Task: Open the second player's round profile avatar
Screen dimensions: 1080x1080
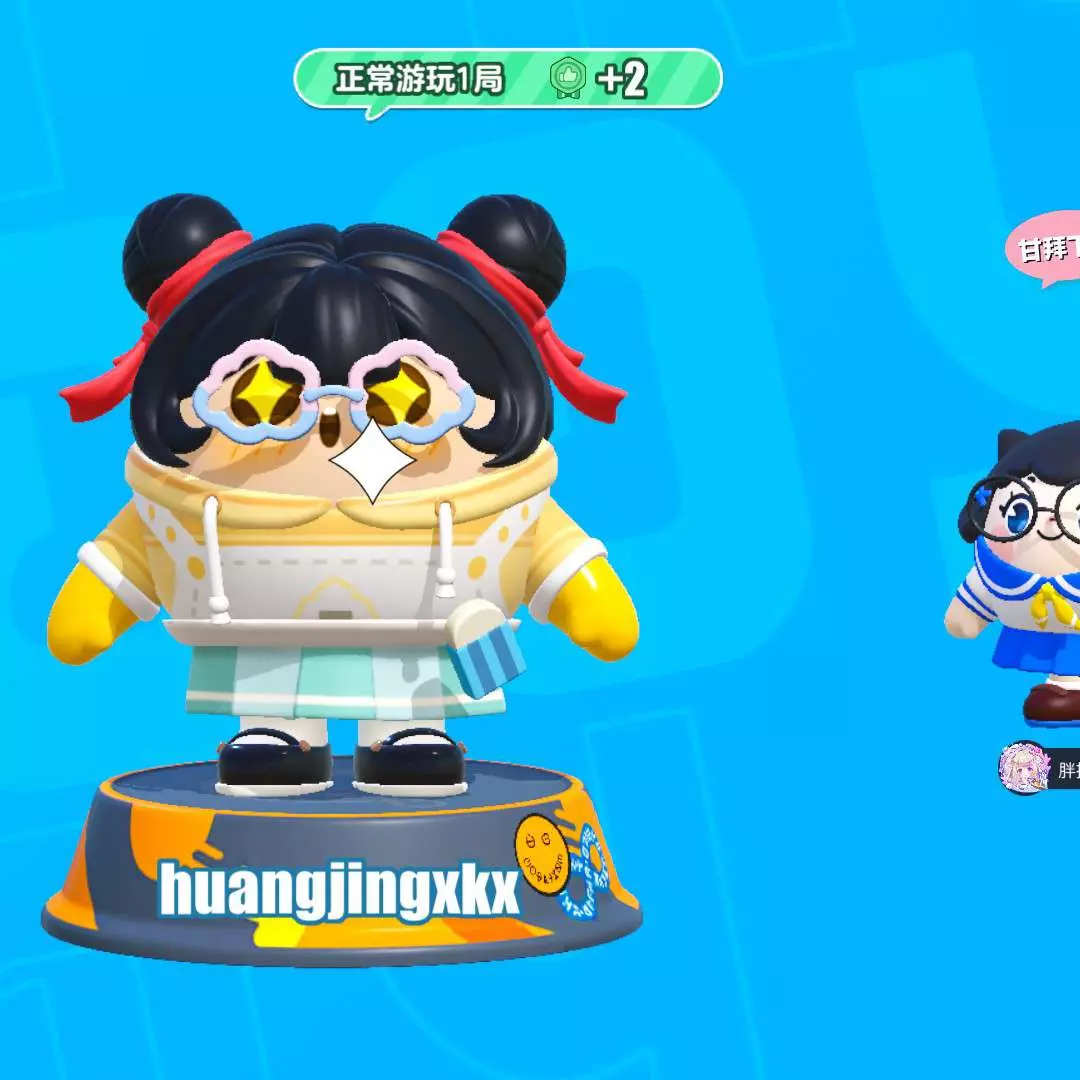Action: click(x=1023, y=767)
